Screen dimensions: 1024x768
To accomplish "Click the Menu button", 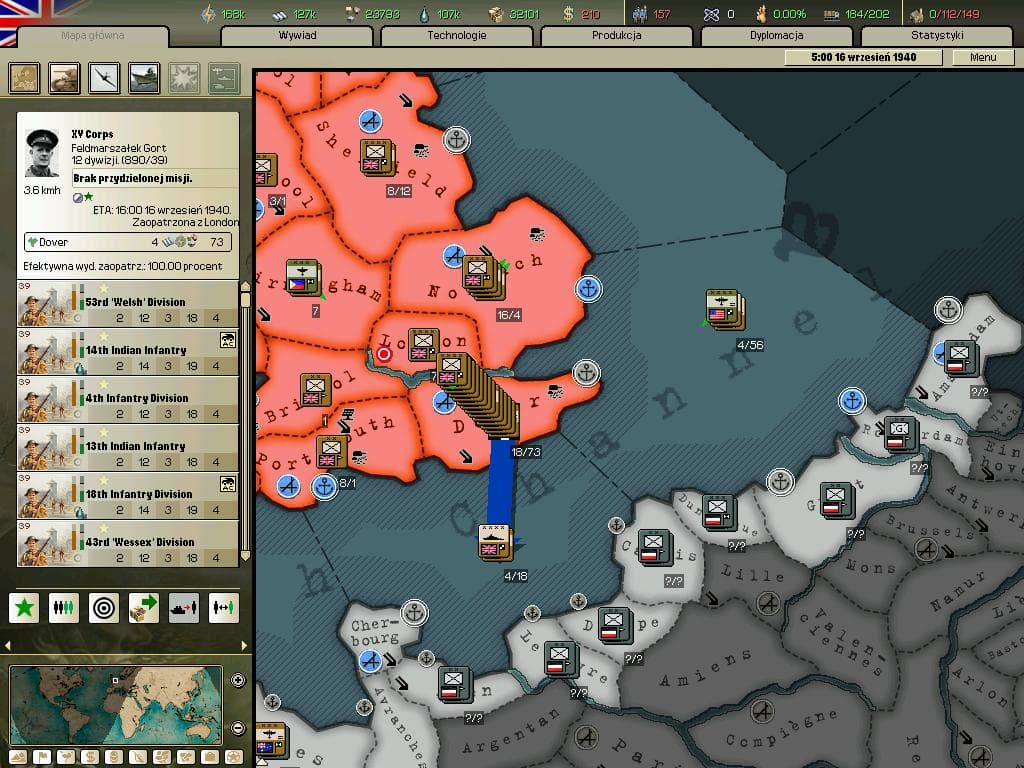I will pyautogui.click(x=982, y=57).
